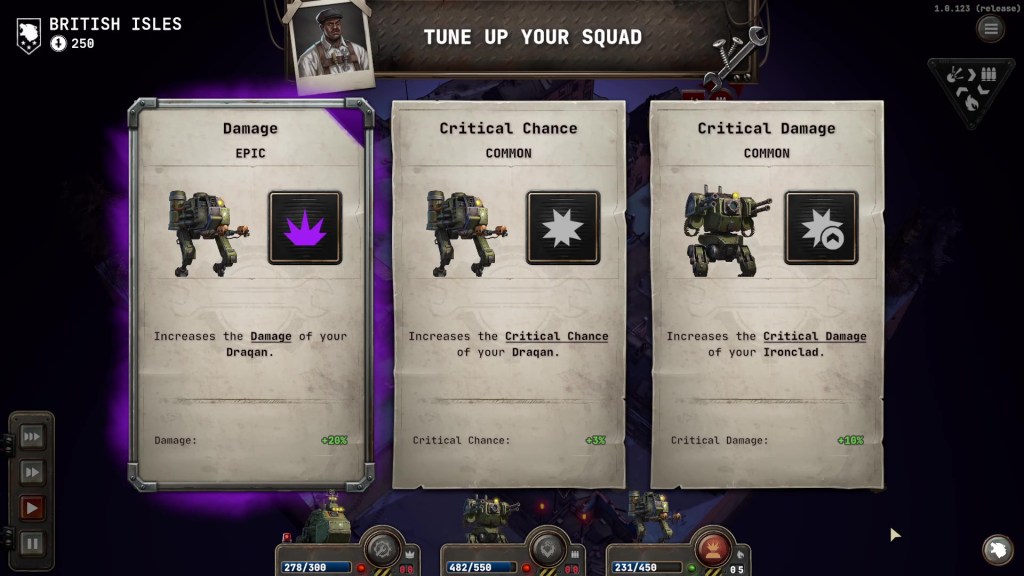Pause the game with the pause button
The image size is (1024, 576).
32,544
